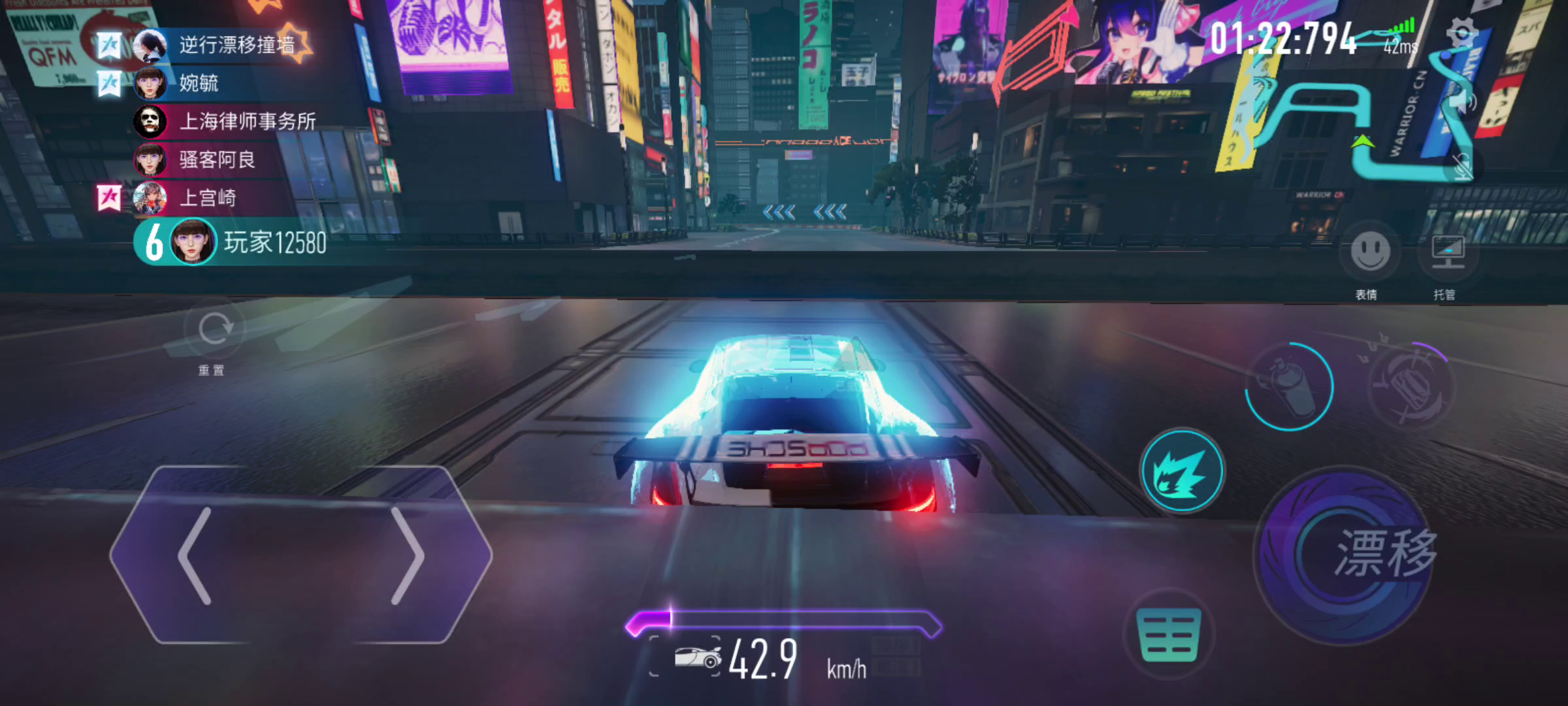Toggle 托管 auto-drive mode

click(1448, 252)
